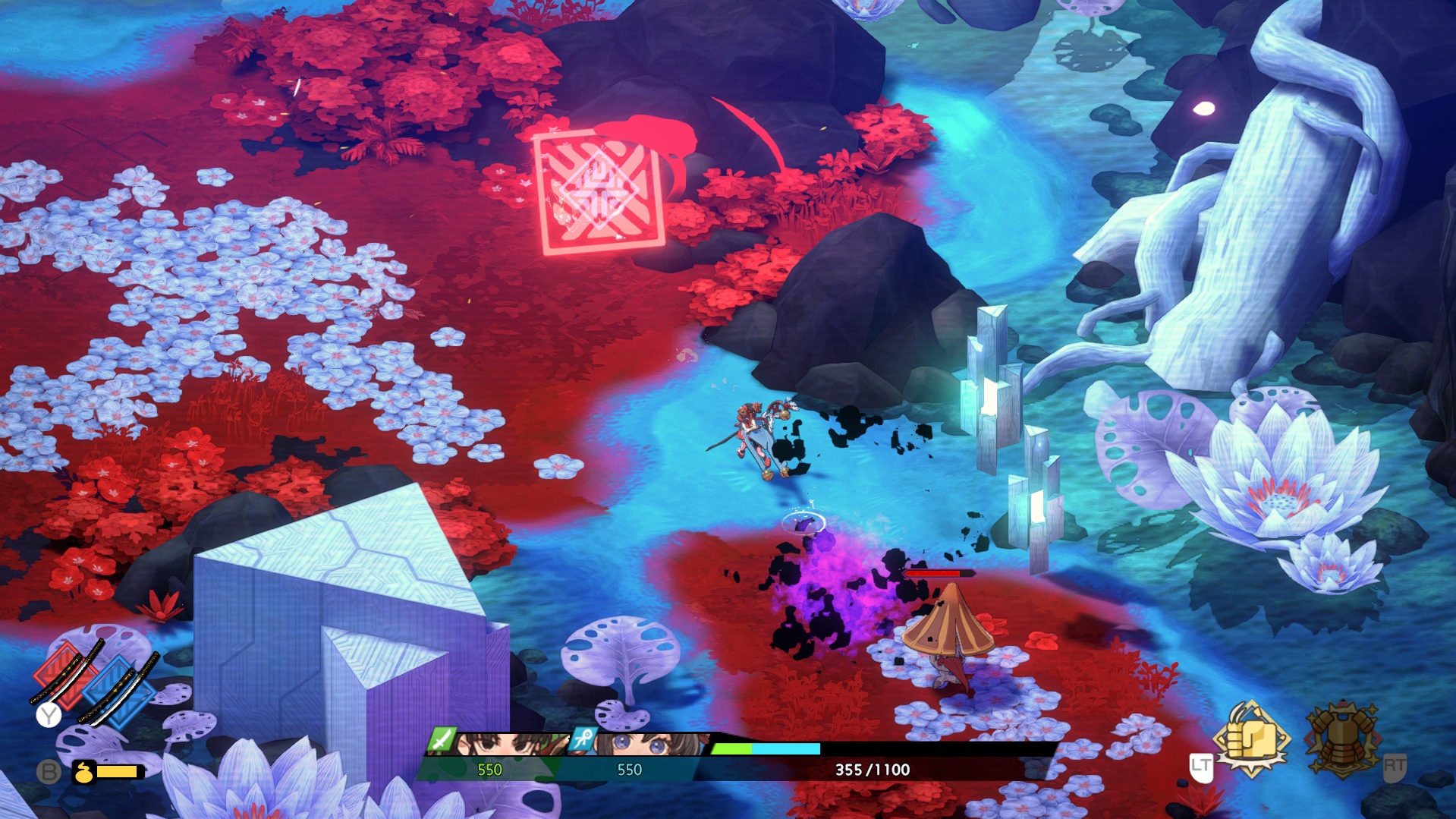Click the green sword class icon
Image resolution: width=1456 pixels, height=819 pixels.
441,739
